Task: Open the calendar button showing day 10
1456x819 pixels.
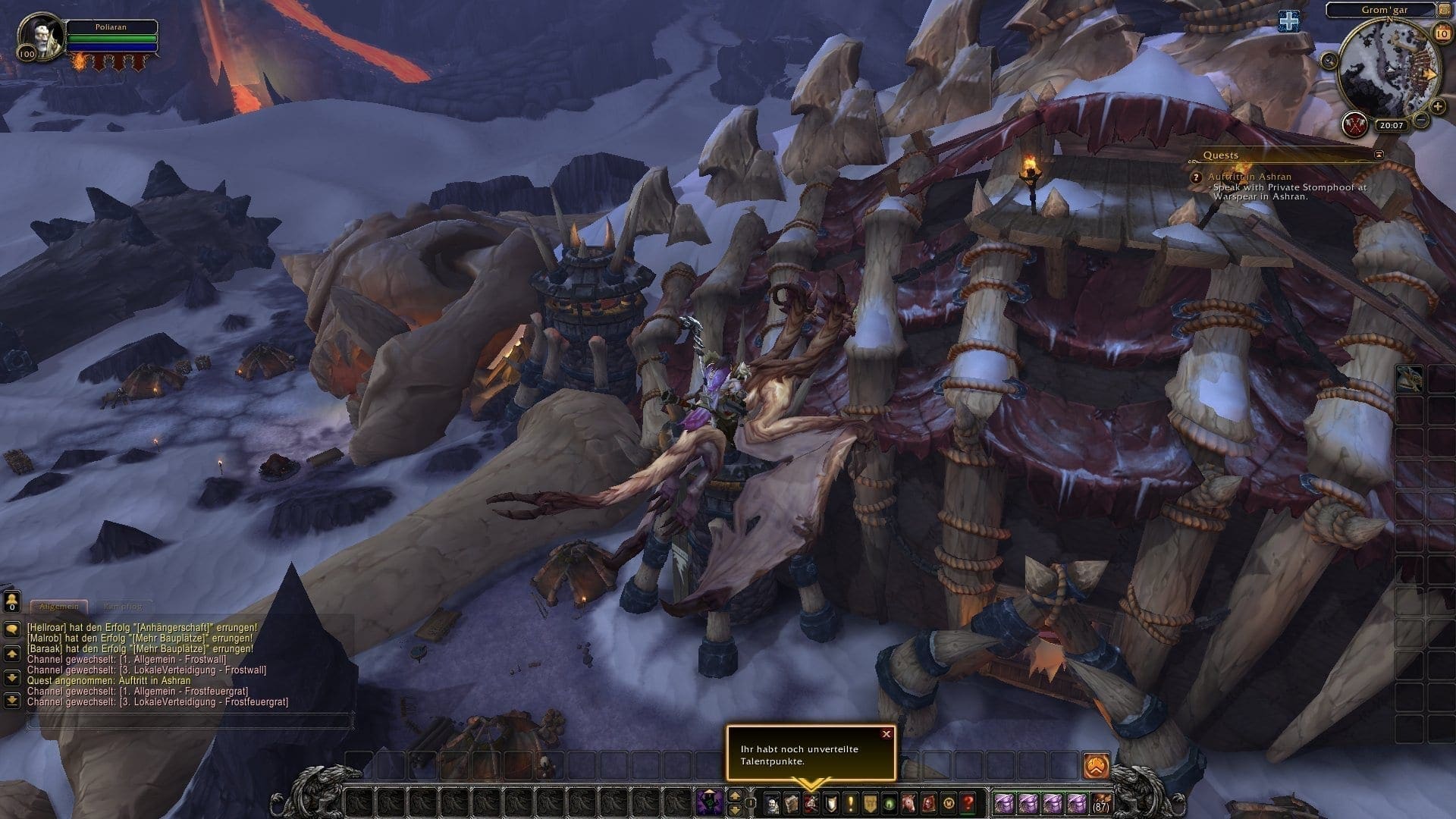Action: pyautogui.click(x=1442, y=34)
